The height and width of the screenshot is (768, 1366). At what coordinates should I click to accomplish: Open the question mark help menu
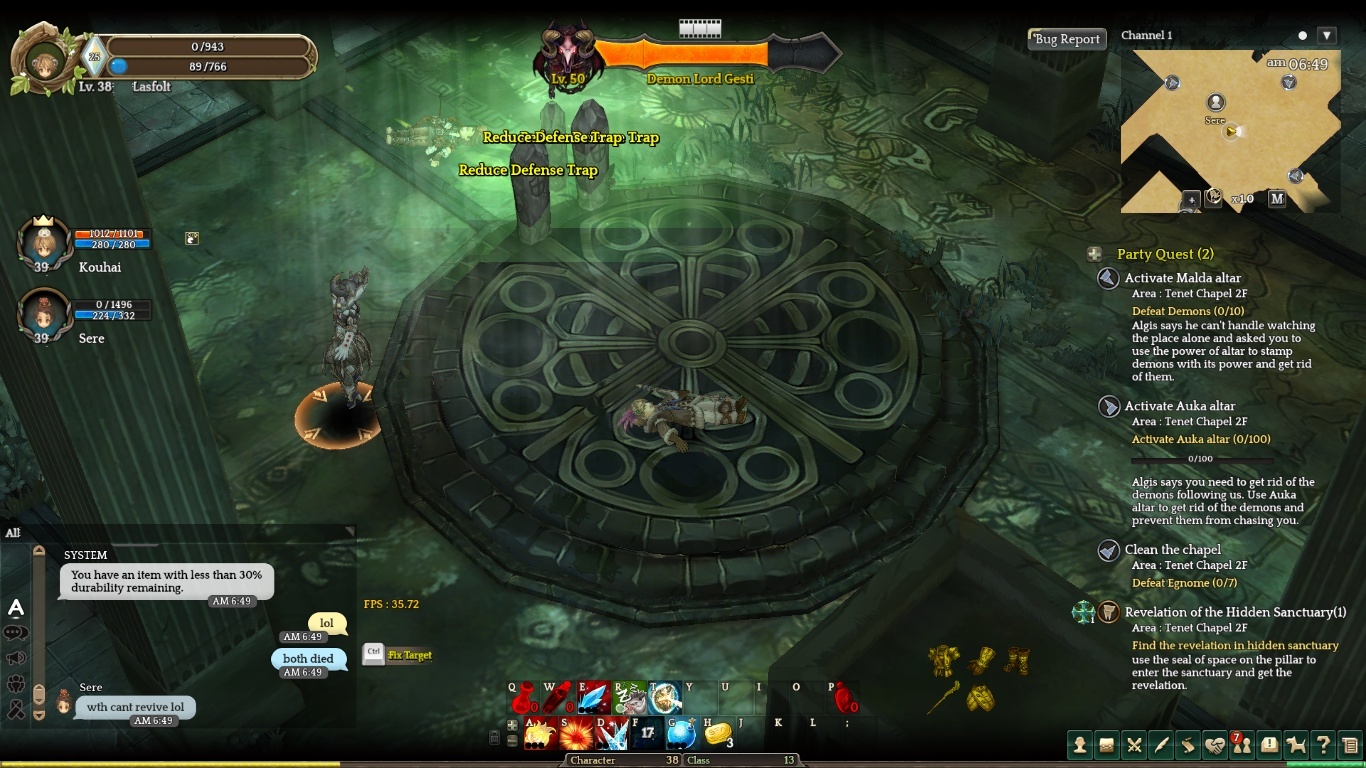pyautogui.click(x=1323, y=744)
